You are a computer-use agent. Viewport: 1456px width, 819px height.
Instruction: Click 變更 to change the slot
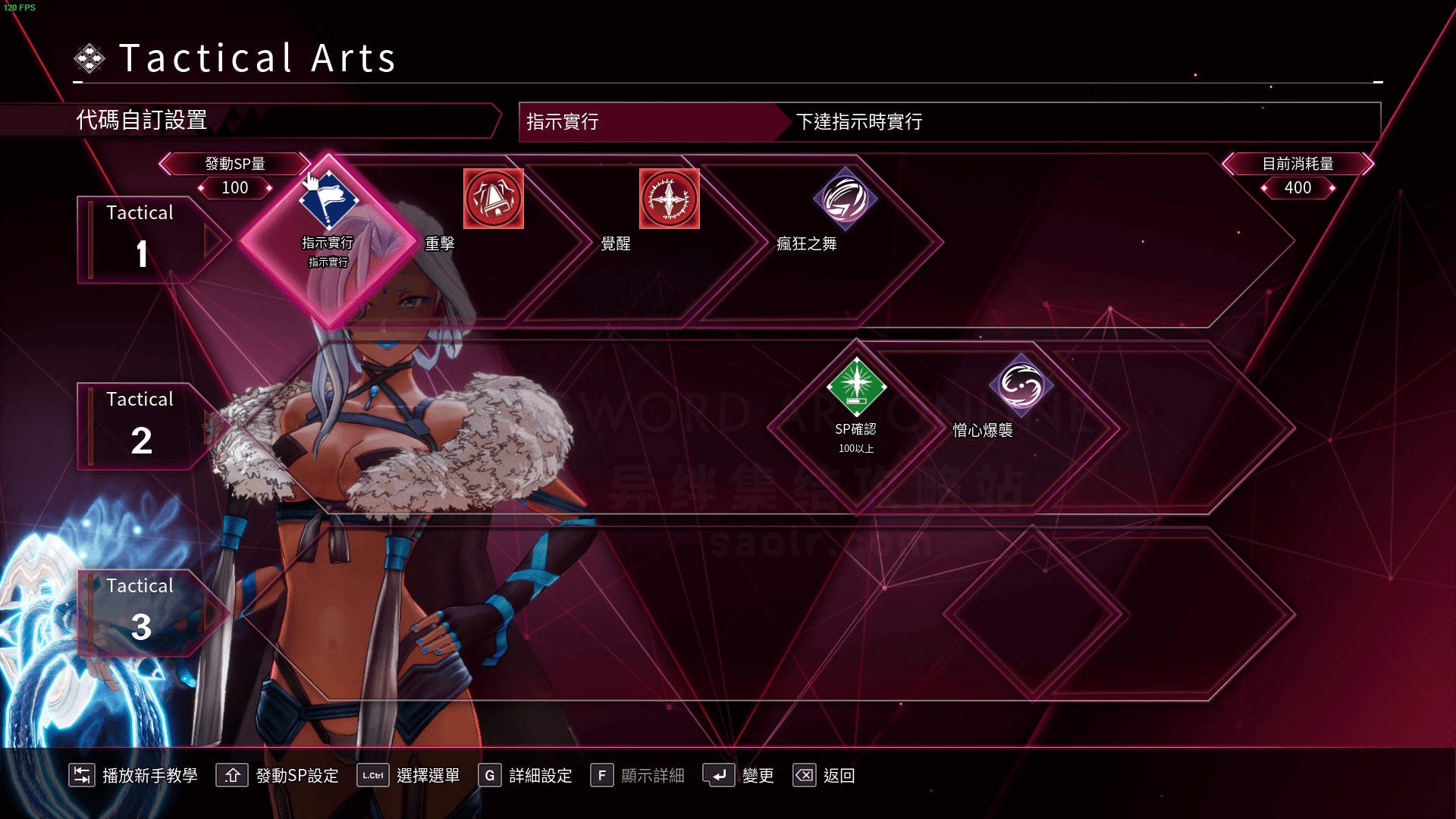point(739,775)
